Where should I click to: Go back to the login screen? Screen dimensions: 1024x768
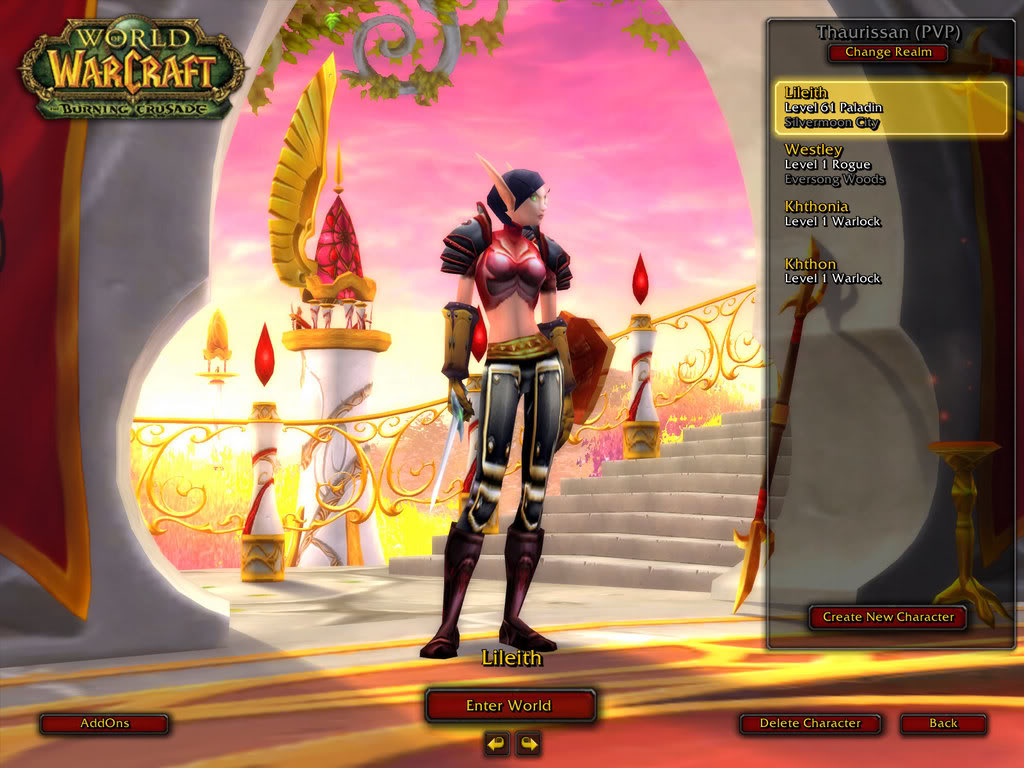pyautogui.click(x=942, y=723)
